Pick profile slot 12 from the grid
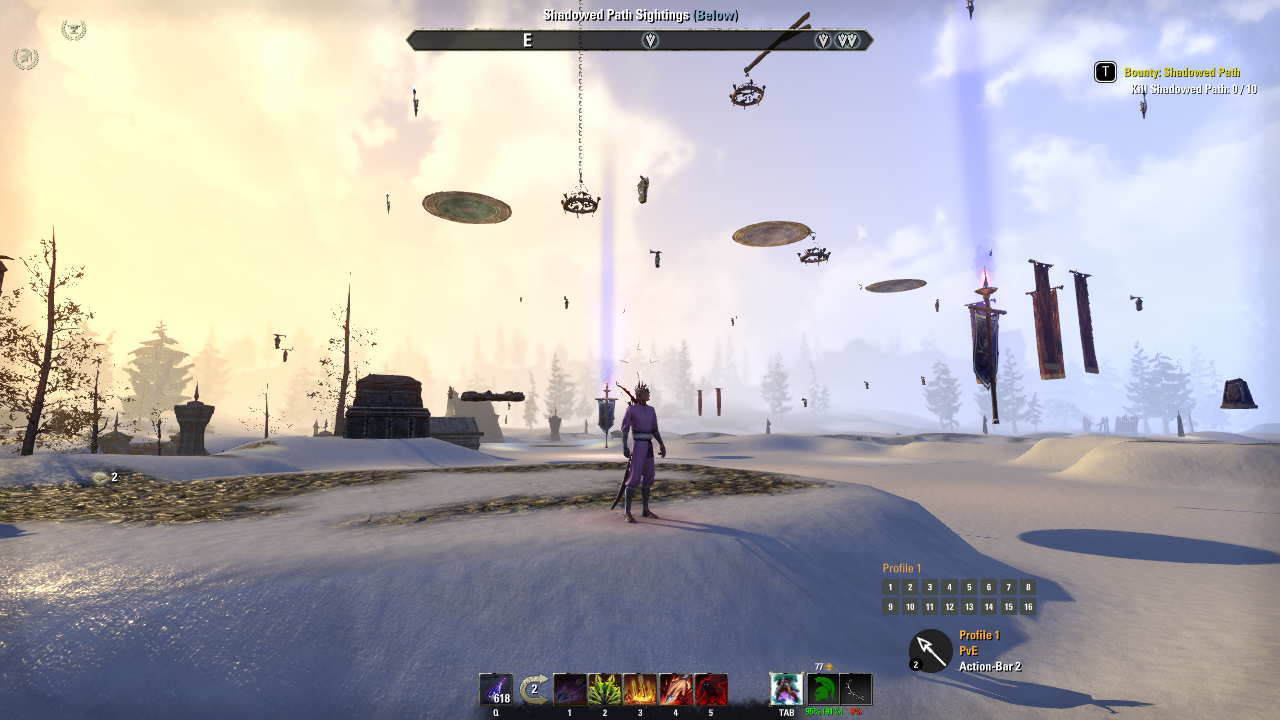This screenshot has width=1280, height=720. click(x=949, y=607)
